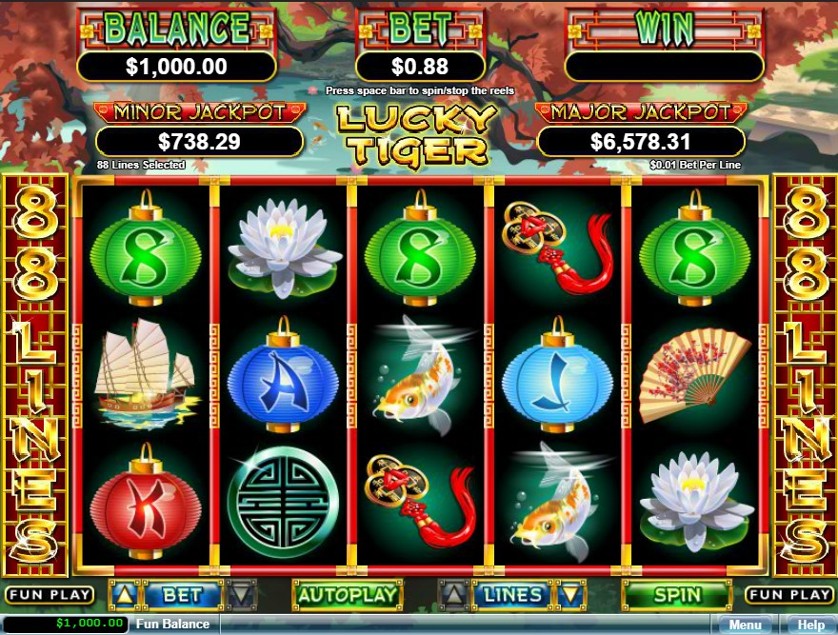Increase the bet with the up arrow
The height and width of the screenshot is (635, 838).
[124, 594]
